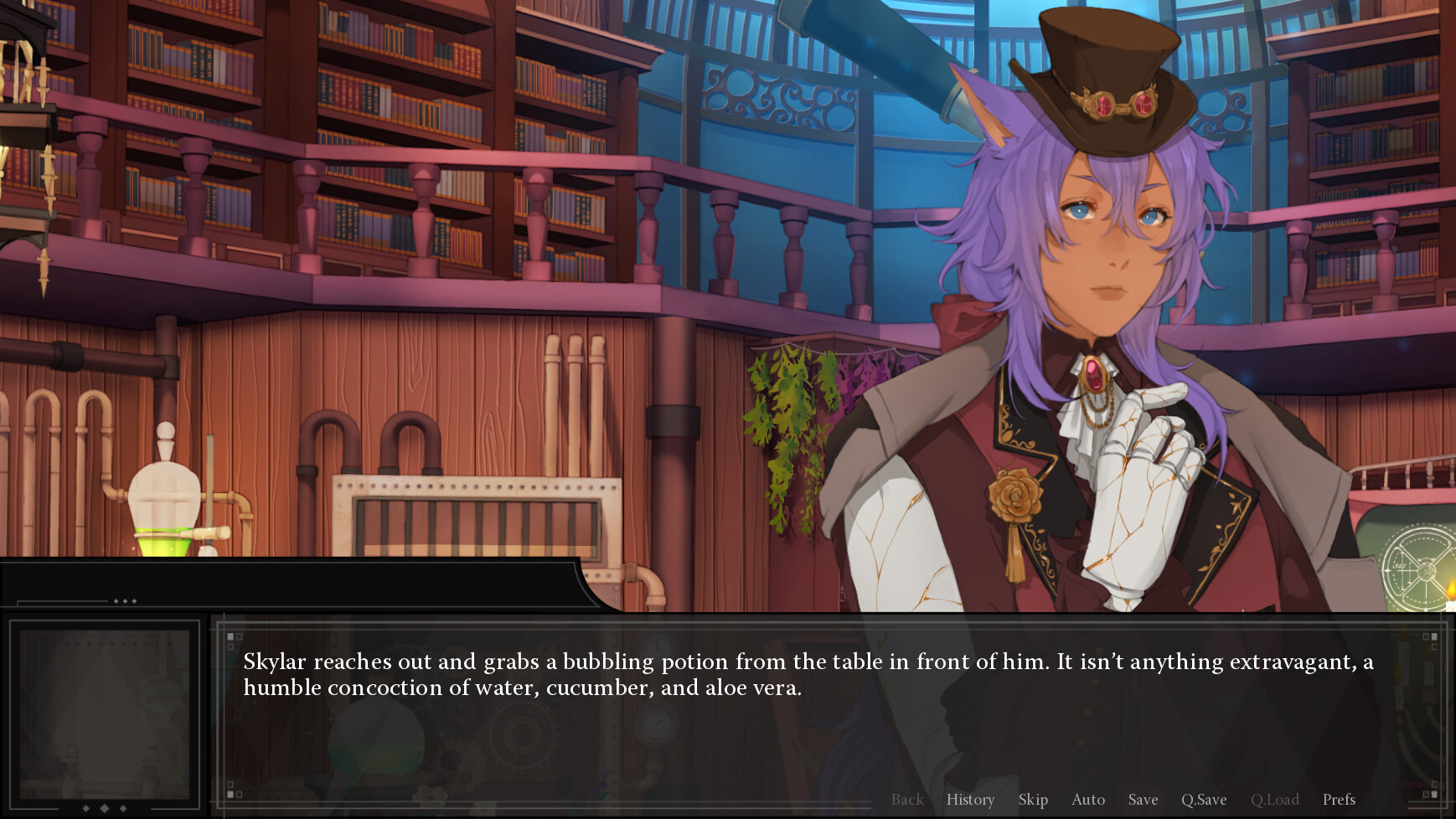Click the large center diamond under the portrait box
1456x819 pixels.
104,809
